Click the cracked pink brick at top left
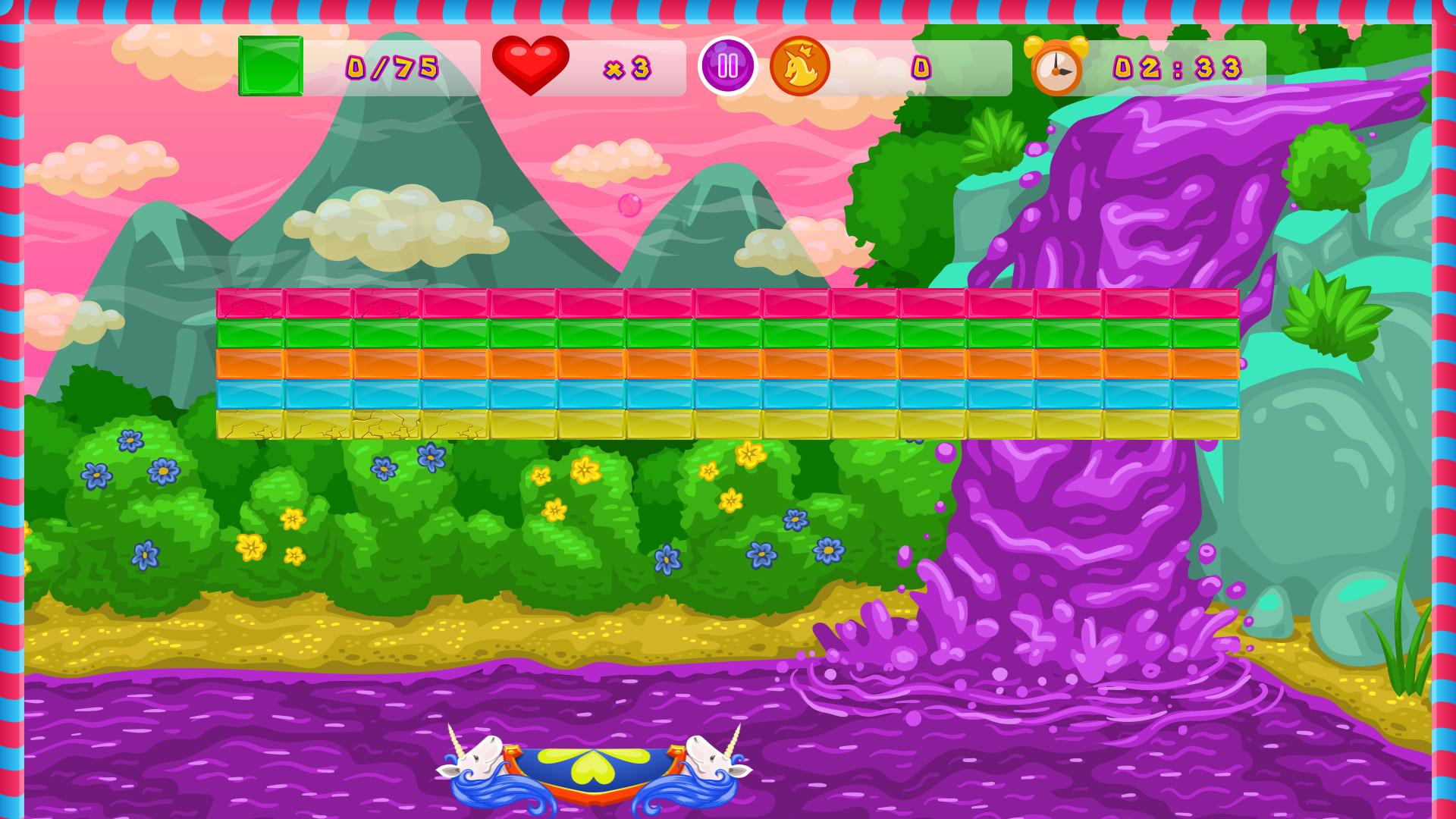 (x=250, y=305)
